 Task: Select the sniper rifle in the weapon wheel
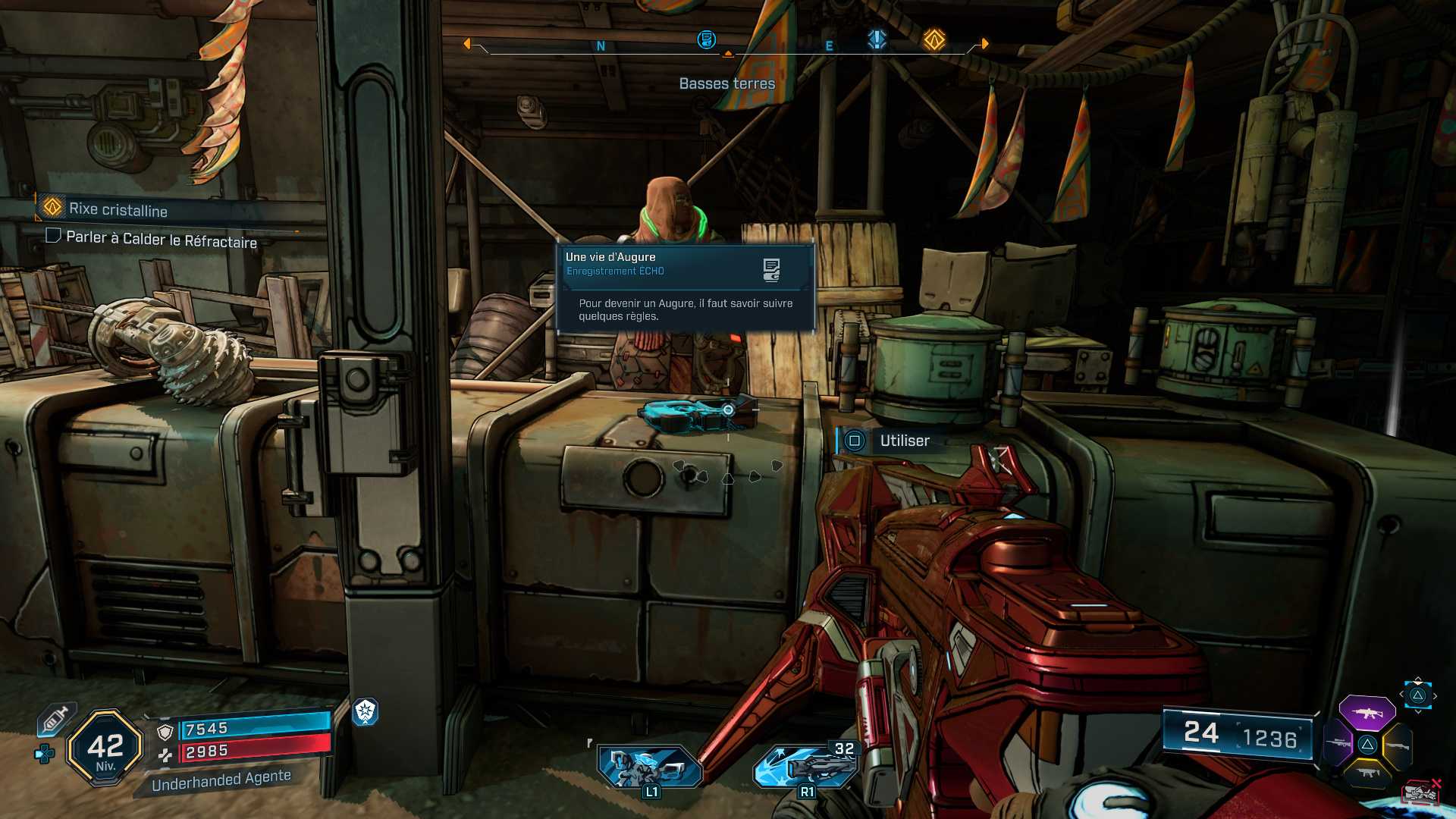point(1338,743)
